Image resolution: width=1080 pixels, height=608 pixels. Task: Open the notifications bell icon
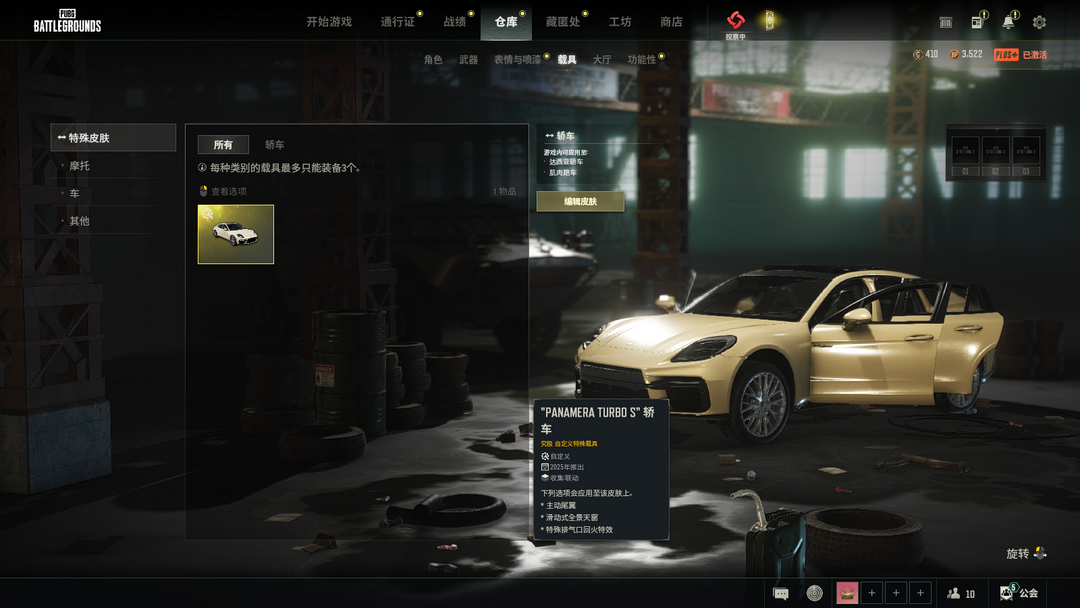(1008, 22)
